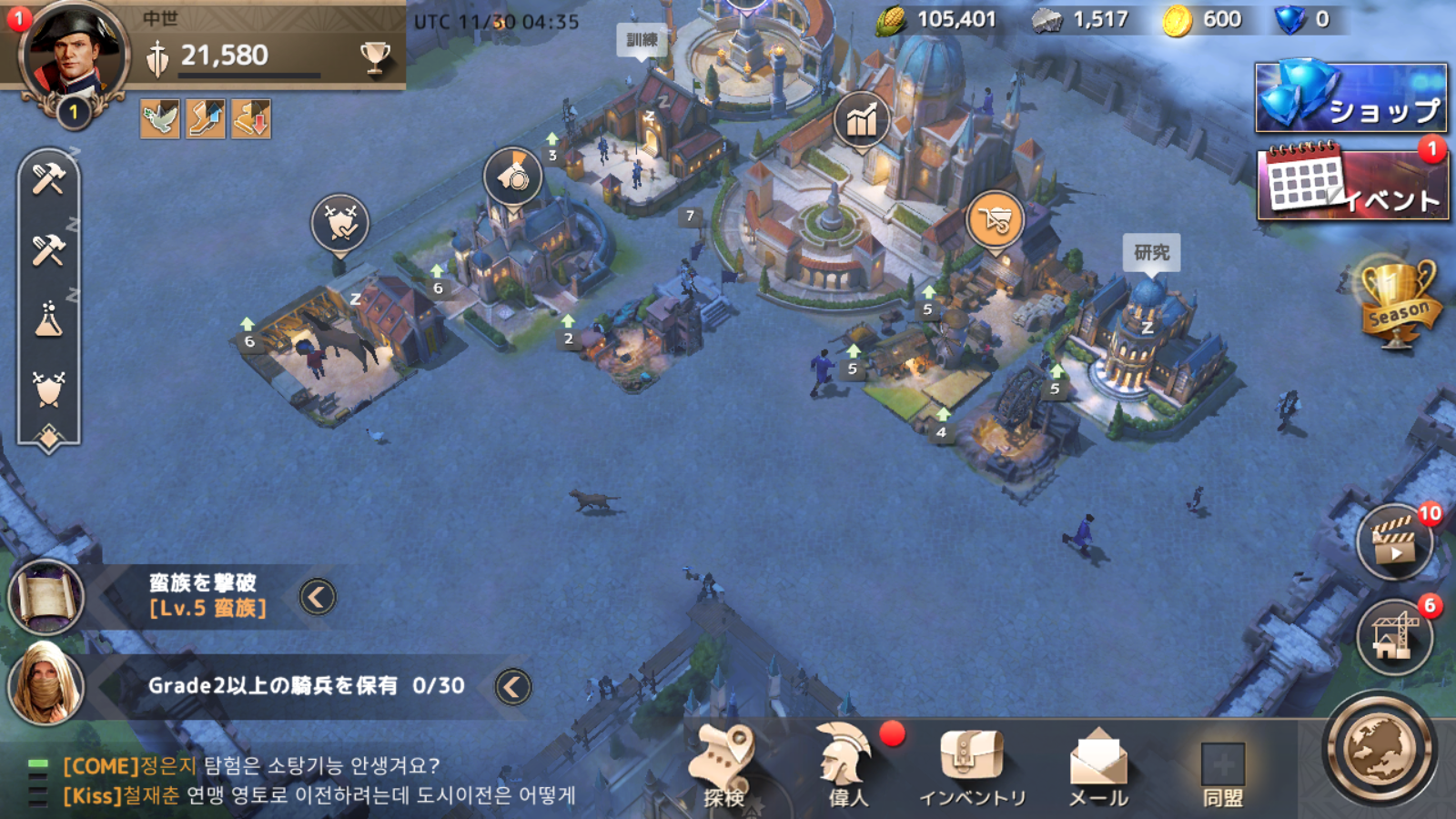Image resolution: width=1456 pixels, height=819 pixels.
Task: Open the construction crane button
Action: click(x=1394, y=635)
